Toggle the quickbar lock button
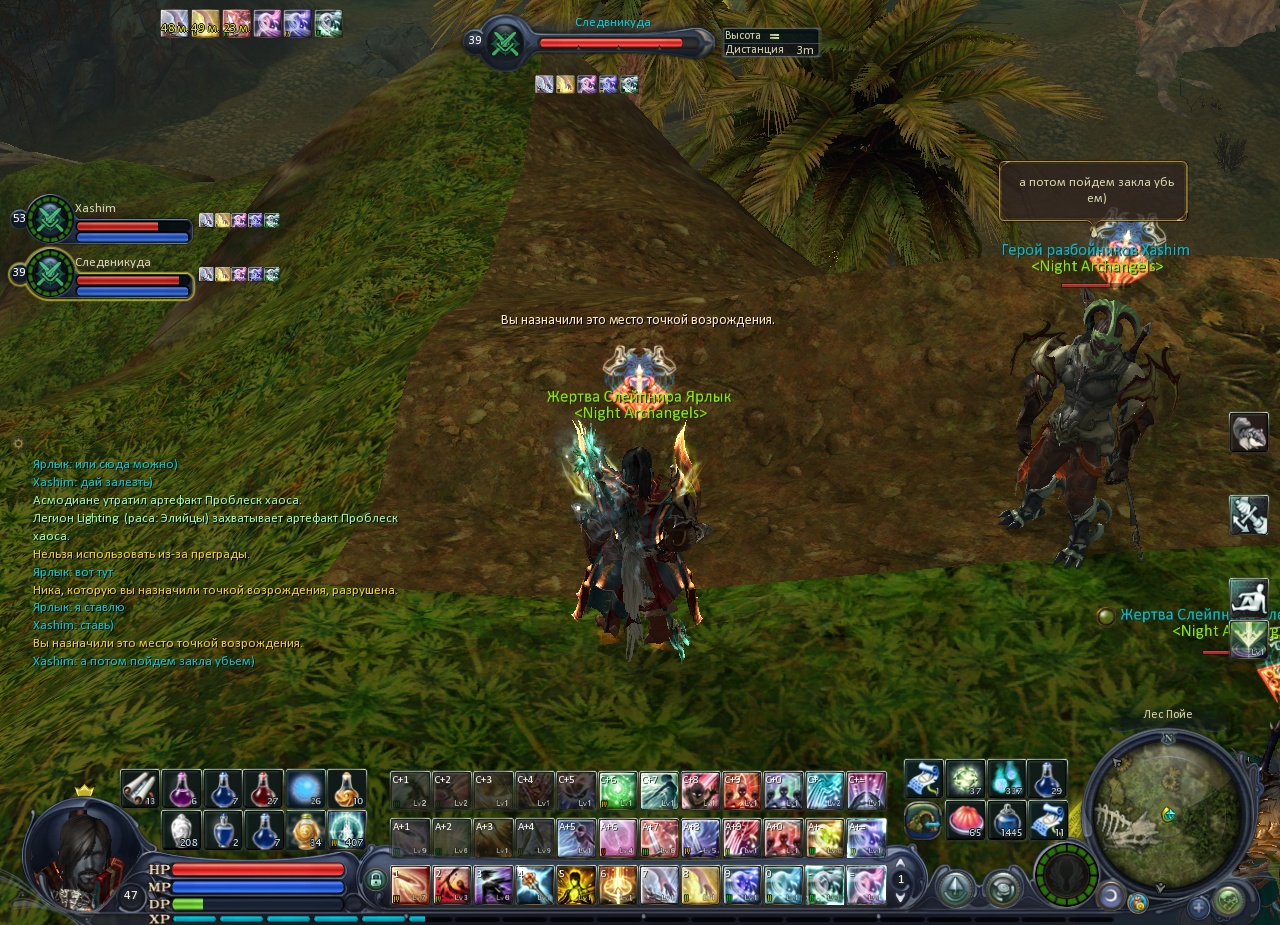1280x925 pixels. (x=376, y=880)
